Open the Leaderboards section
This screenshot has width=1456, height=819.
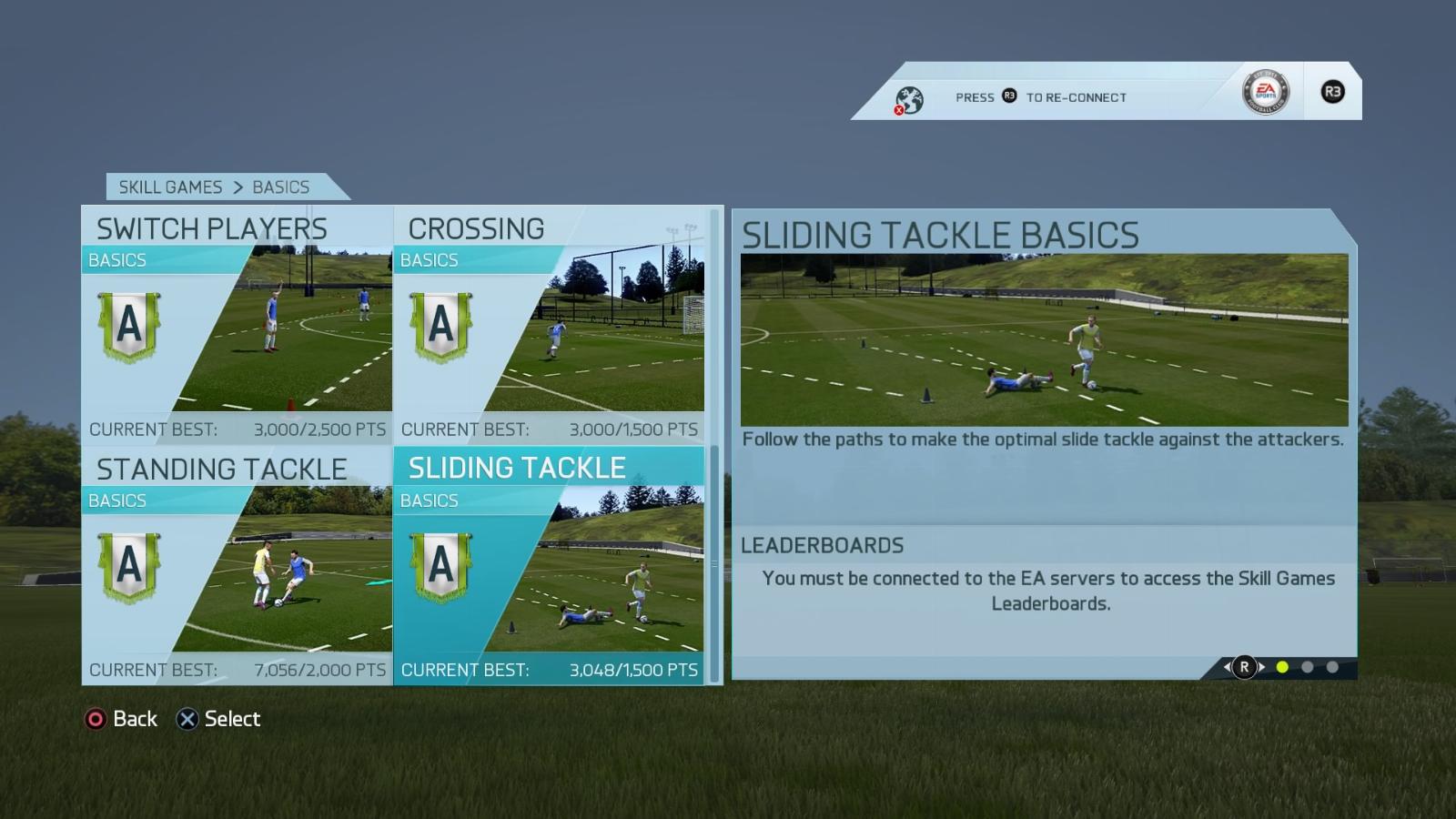(x=823, y=545)
